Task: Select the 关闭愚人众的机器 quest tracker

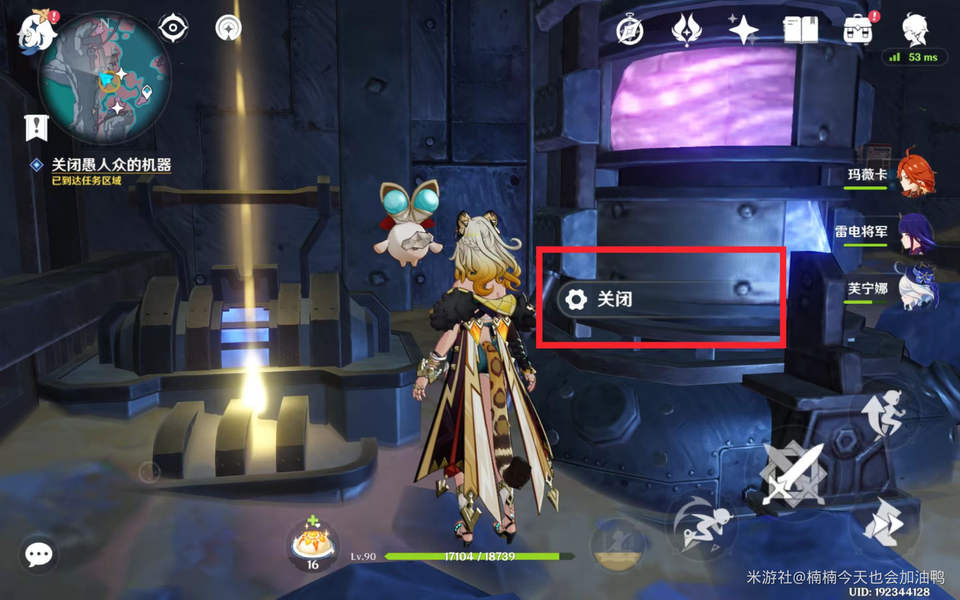Action: (x=110, y=166)
